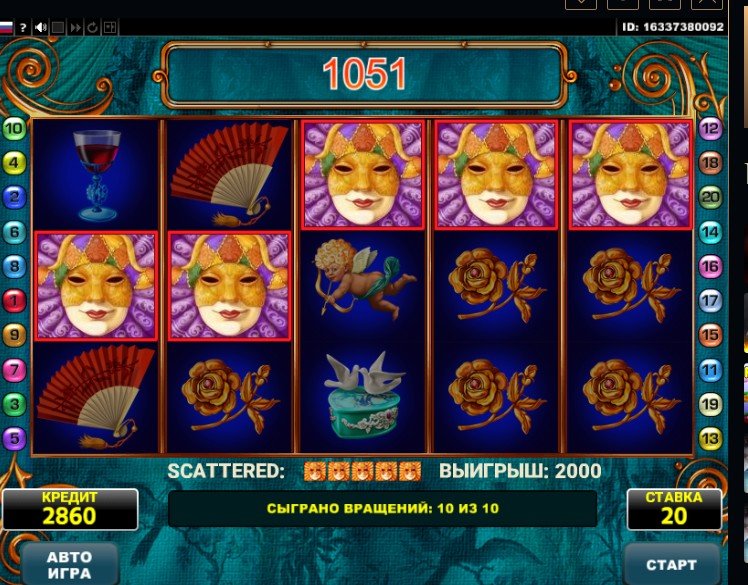Image resolution: width=748 pixels, height=585 pixels.
Task: Activate the АВТО ИГРА autoplay button
Action: click(68, 564)
